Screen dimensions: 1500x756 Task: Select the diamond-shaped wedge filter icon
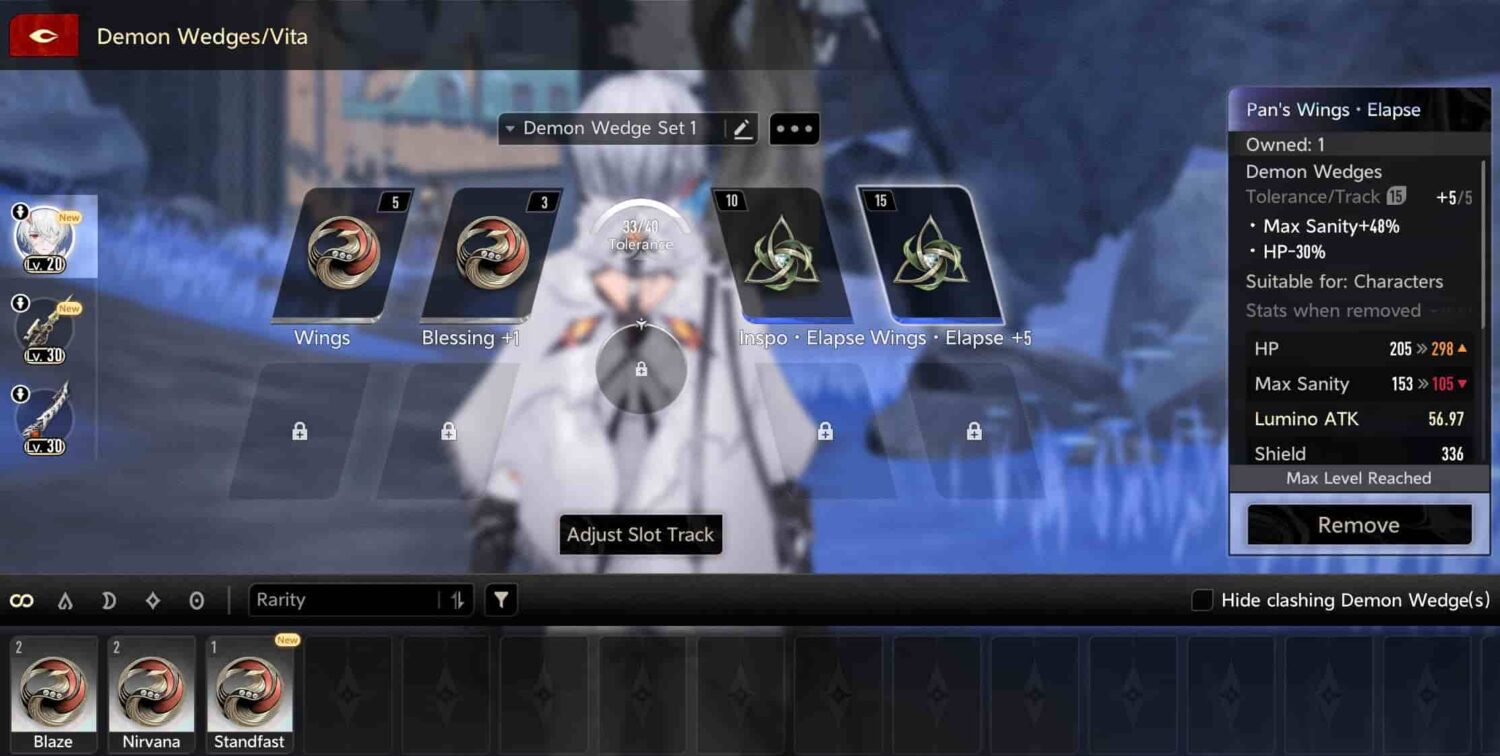153,600
